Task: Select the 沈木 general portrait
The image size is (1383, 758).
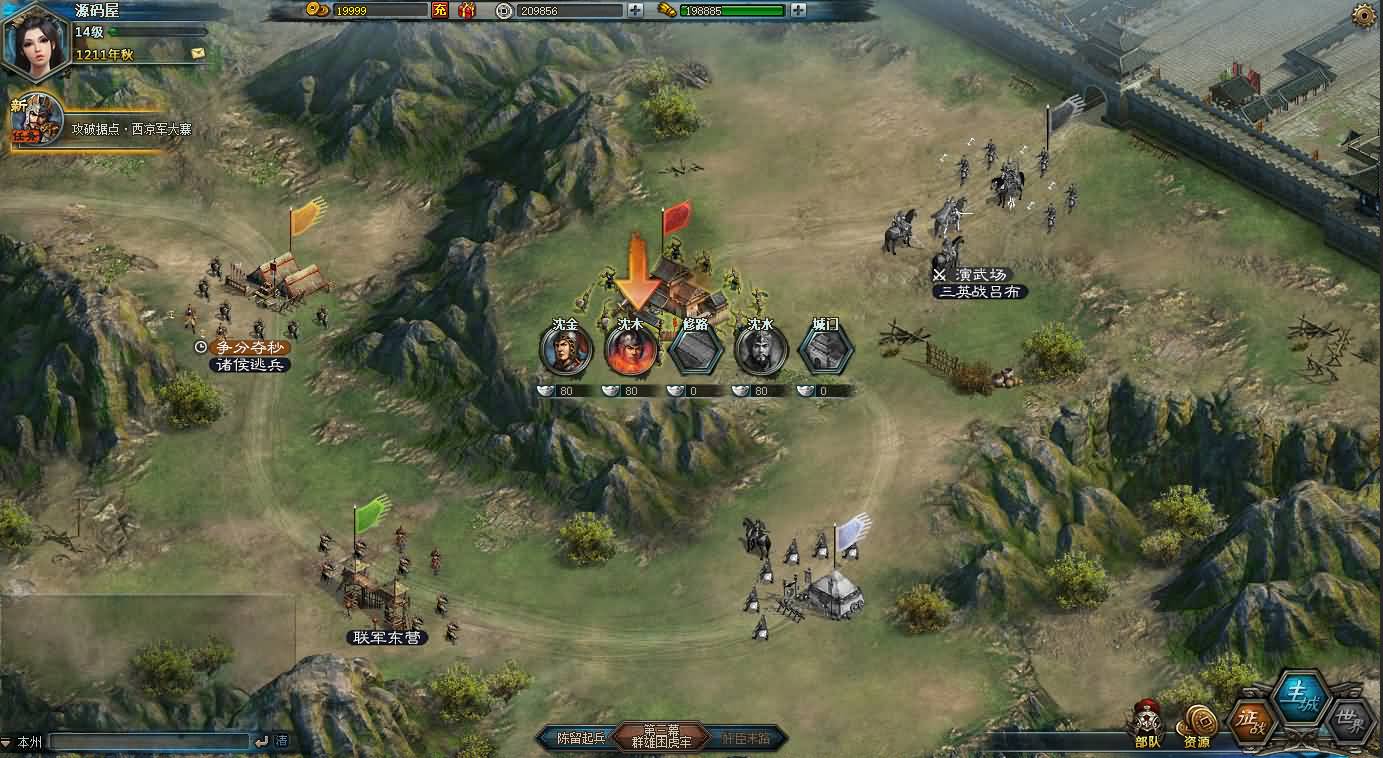Action: point(631,350)
